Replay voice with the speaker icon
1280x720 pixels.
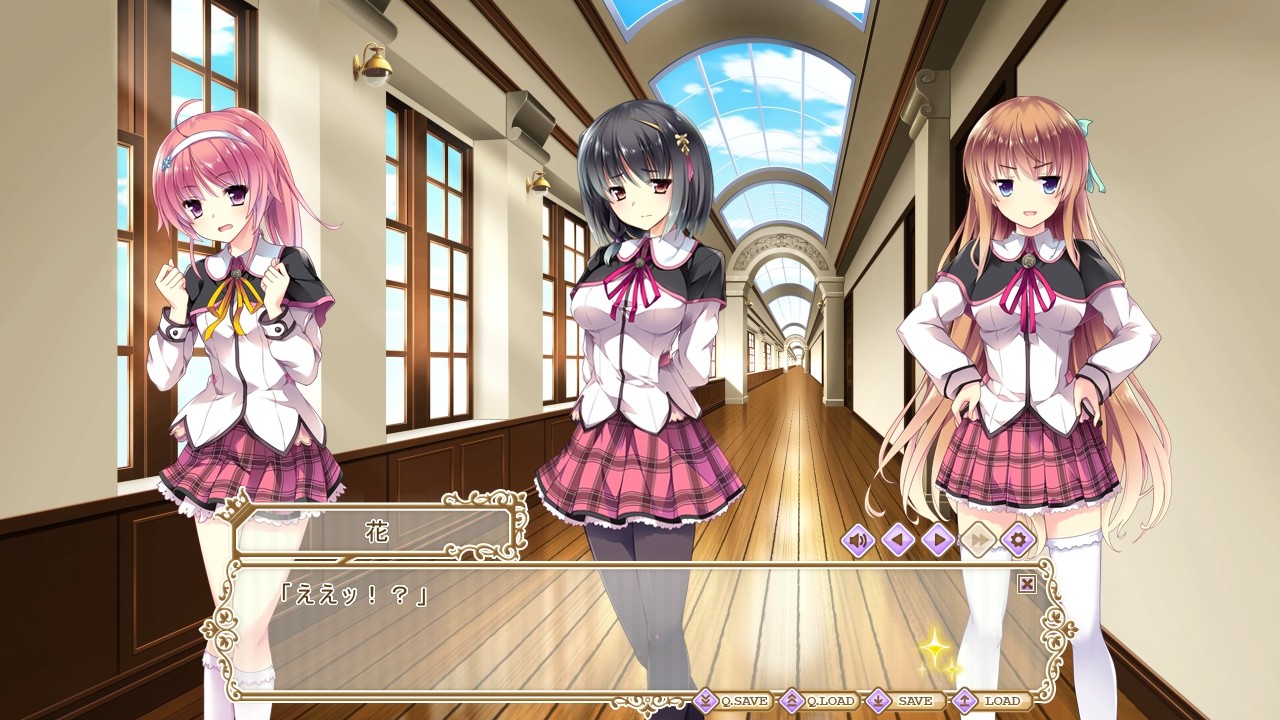(x=858, y=541)
